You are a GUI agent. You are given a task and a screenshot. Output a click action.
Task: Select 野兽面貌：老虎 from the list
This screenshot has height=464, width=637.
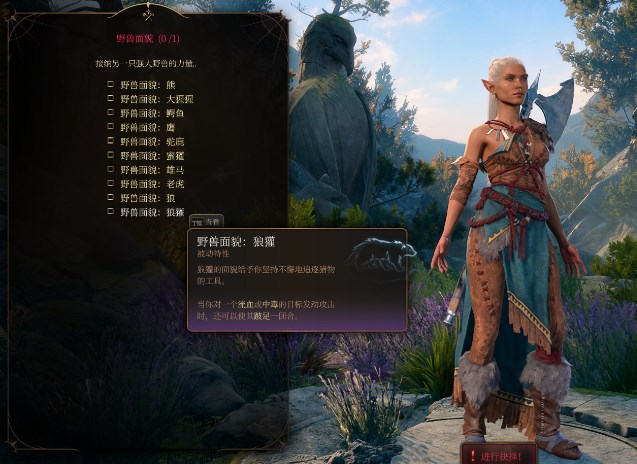coord(111,184)
